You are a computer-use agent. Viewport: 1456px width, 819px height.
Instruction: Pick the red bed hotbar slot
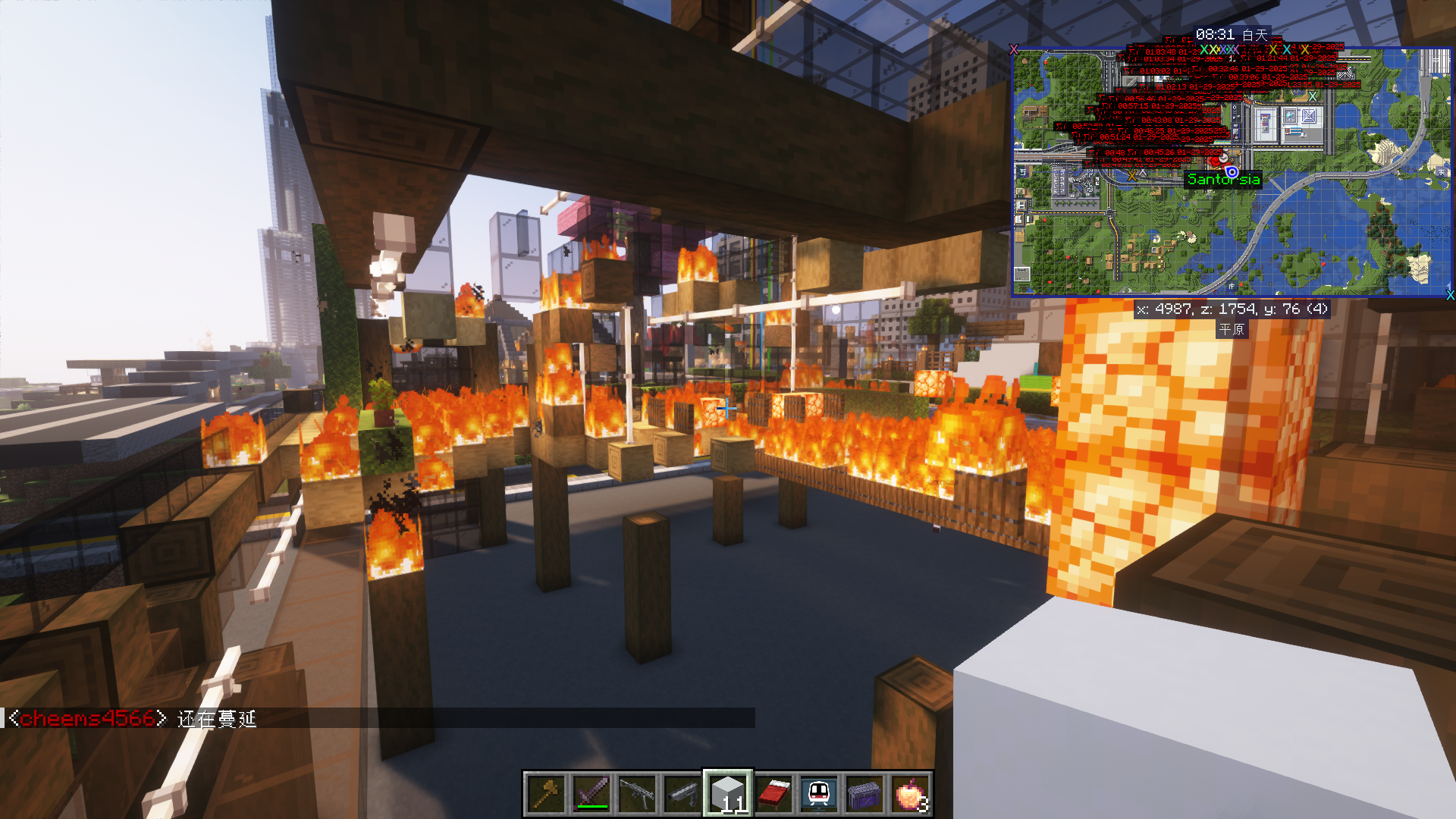773,794
